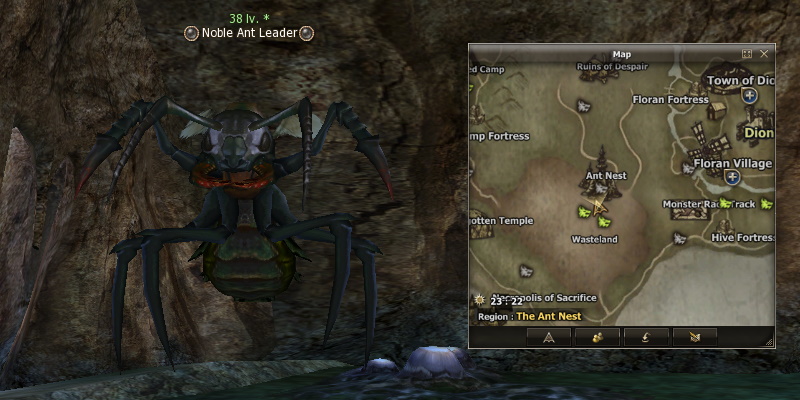Screen dimensions: 800x400
Task: Select the Hive Fortress location on the map
Action: pos(742,238)
